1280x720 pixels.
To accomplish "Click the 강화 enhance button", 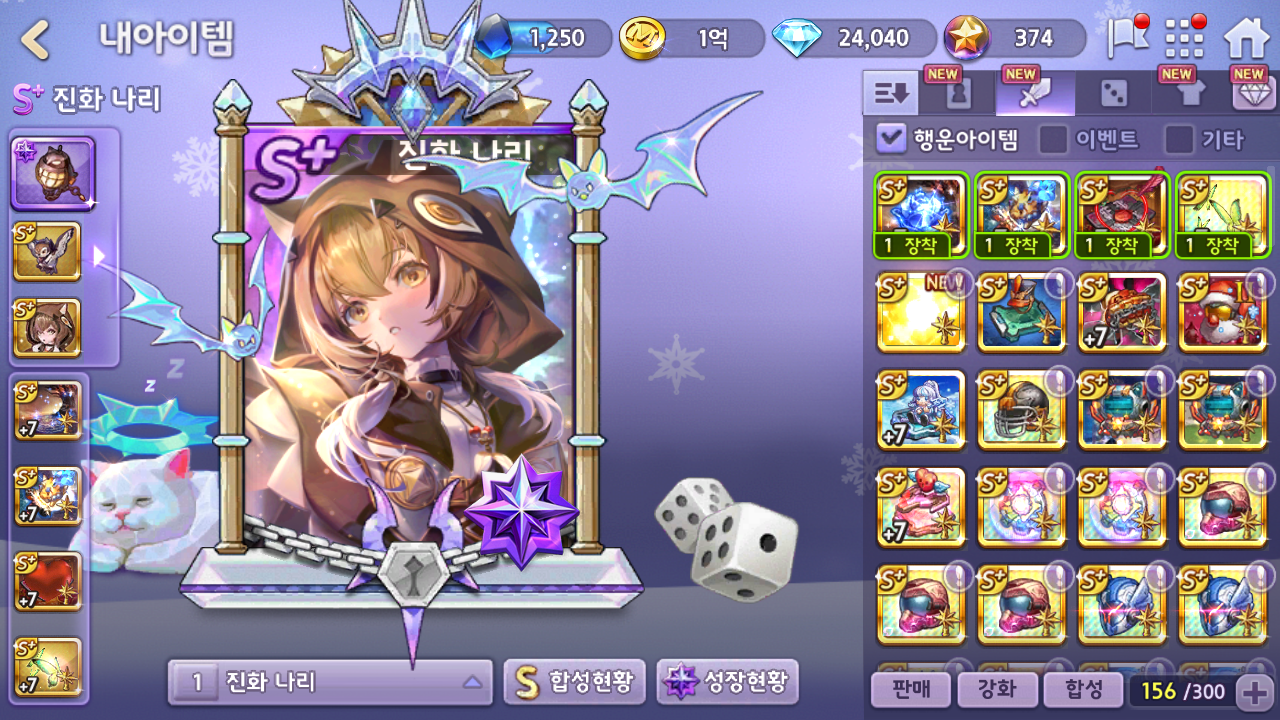I will pyautogui.click(x=995, y=690).
